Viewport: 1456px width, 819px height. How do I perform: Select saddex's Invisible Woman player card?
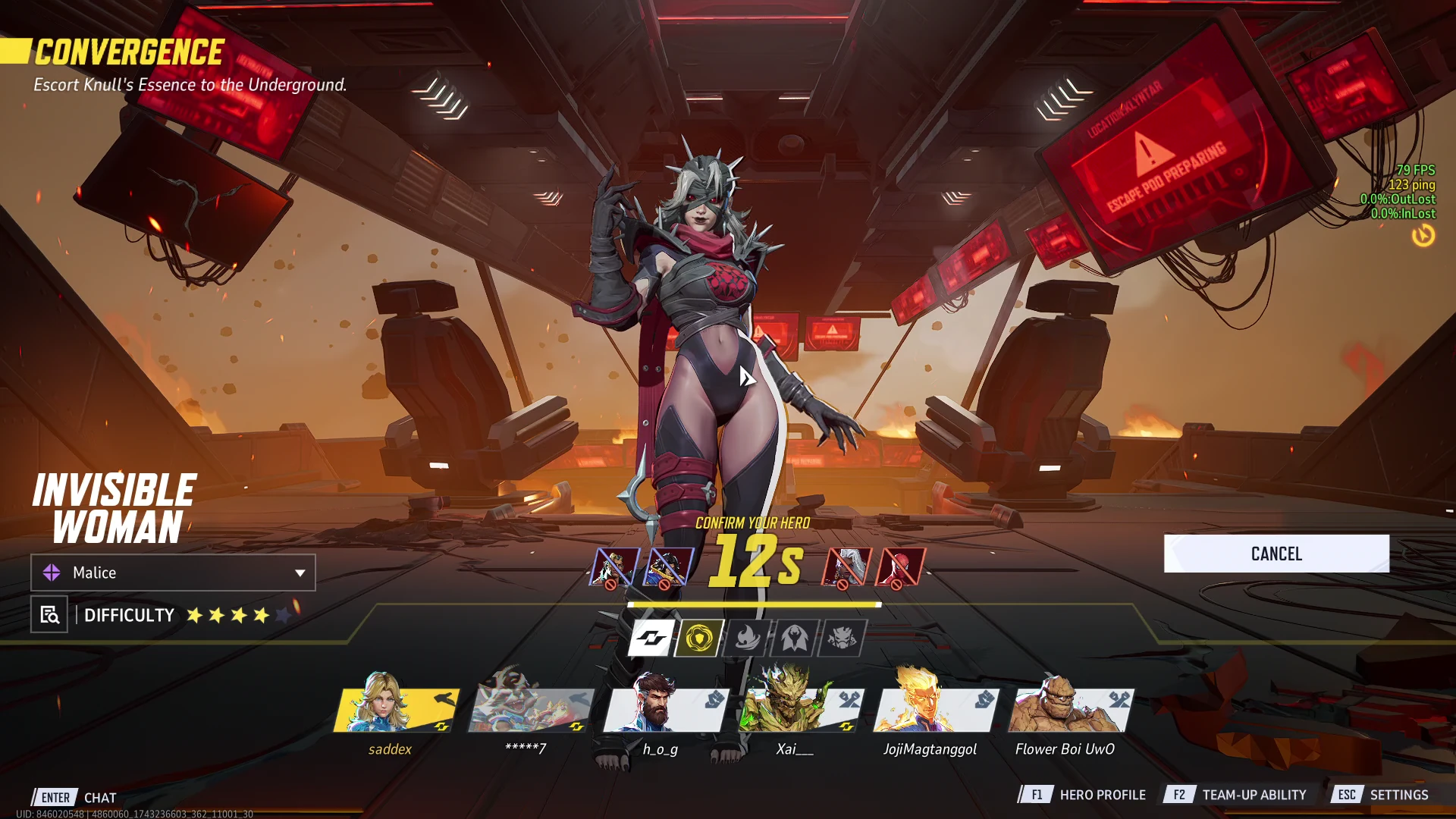pyautogui.click(x=396, y=710)
